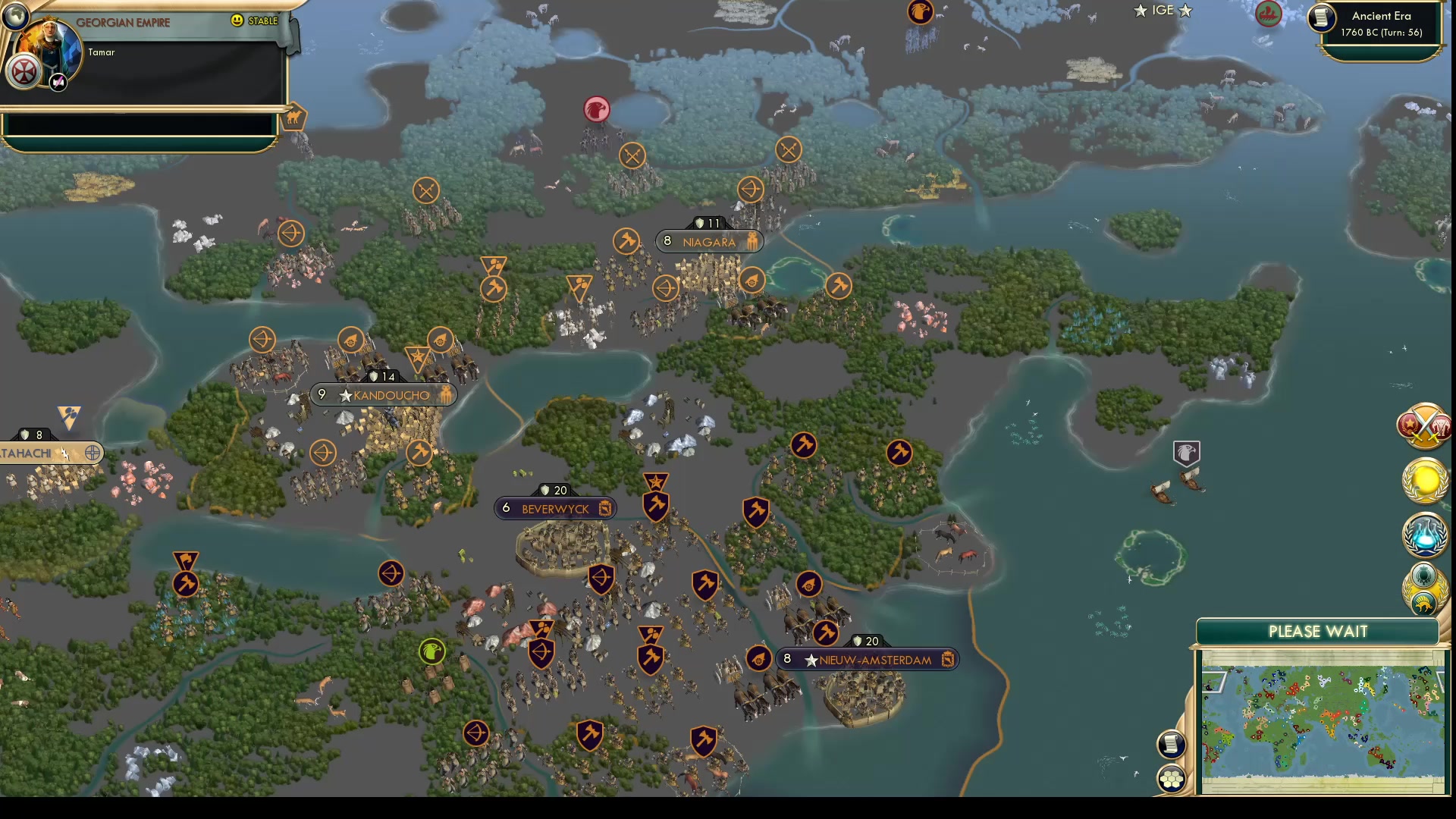Click the science beaker notification icon
The height and width of the screenshot is (819, 1456).
click(1423, 535)
